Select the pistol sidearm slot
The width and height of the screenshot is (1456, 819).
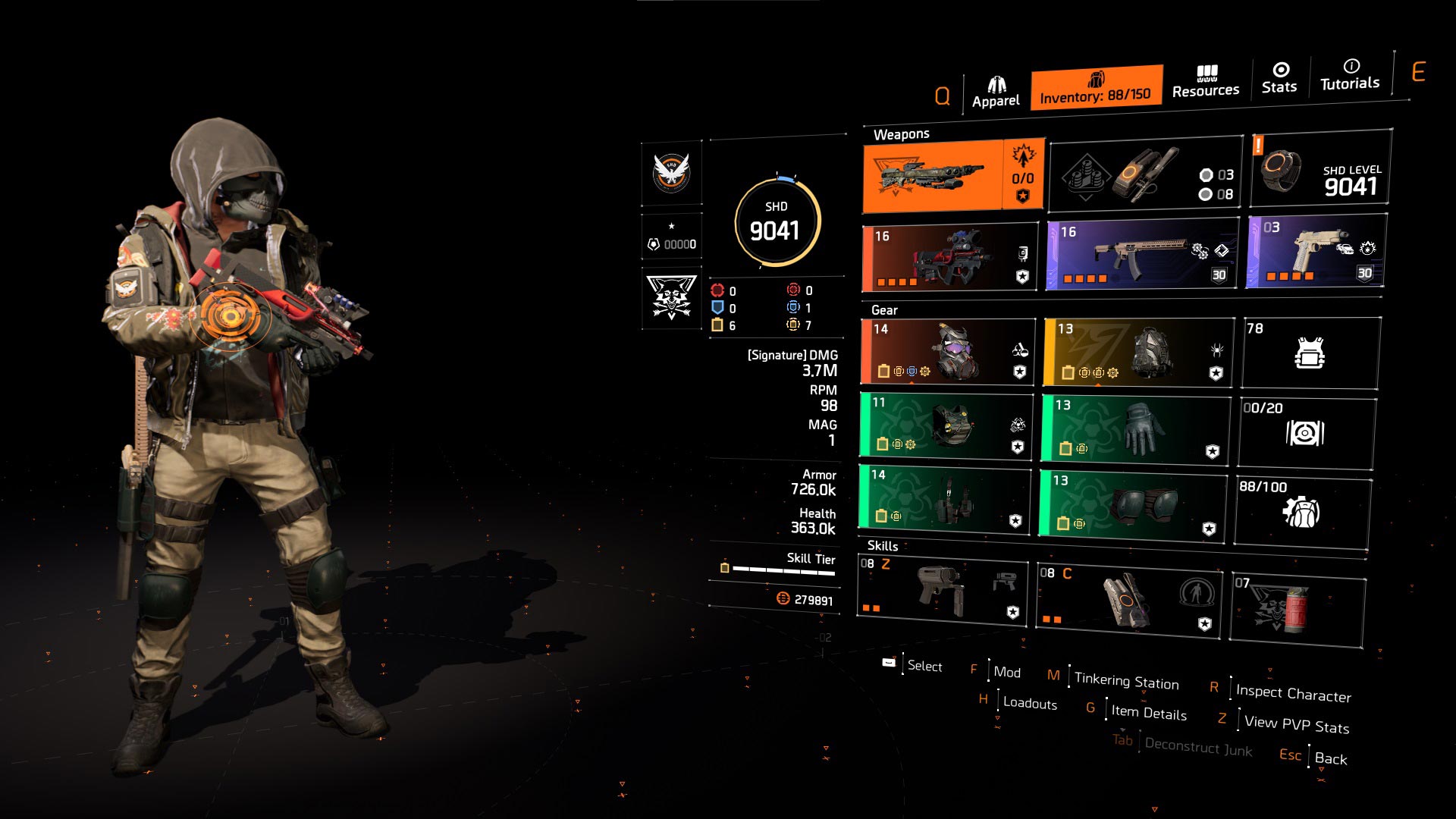click(x=1315, y=252)
